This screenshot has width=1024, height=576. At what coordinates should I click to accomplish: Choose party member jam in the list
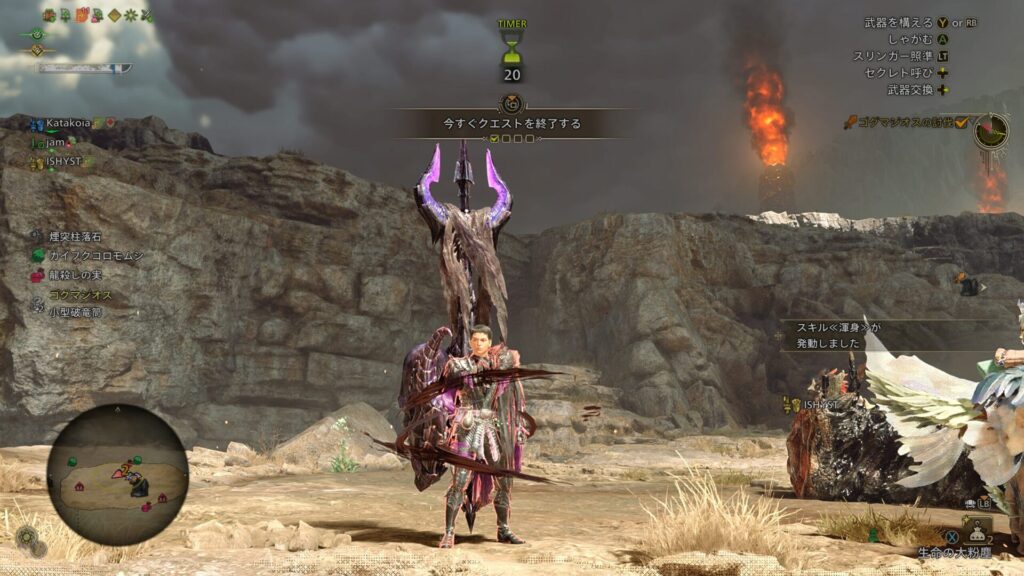56,142
